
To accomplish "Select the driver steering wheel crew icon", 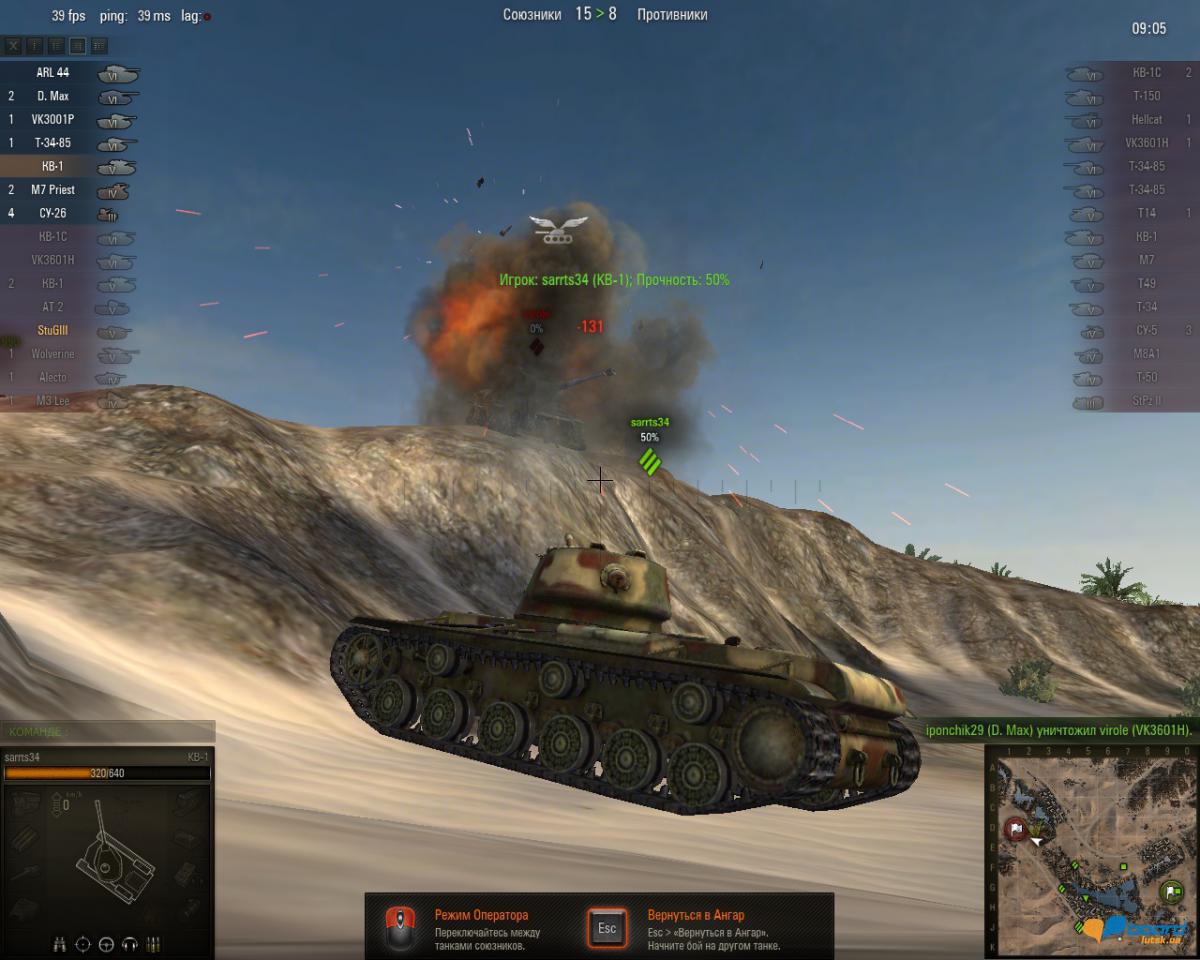I will [106, 943].
